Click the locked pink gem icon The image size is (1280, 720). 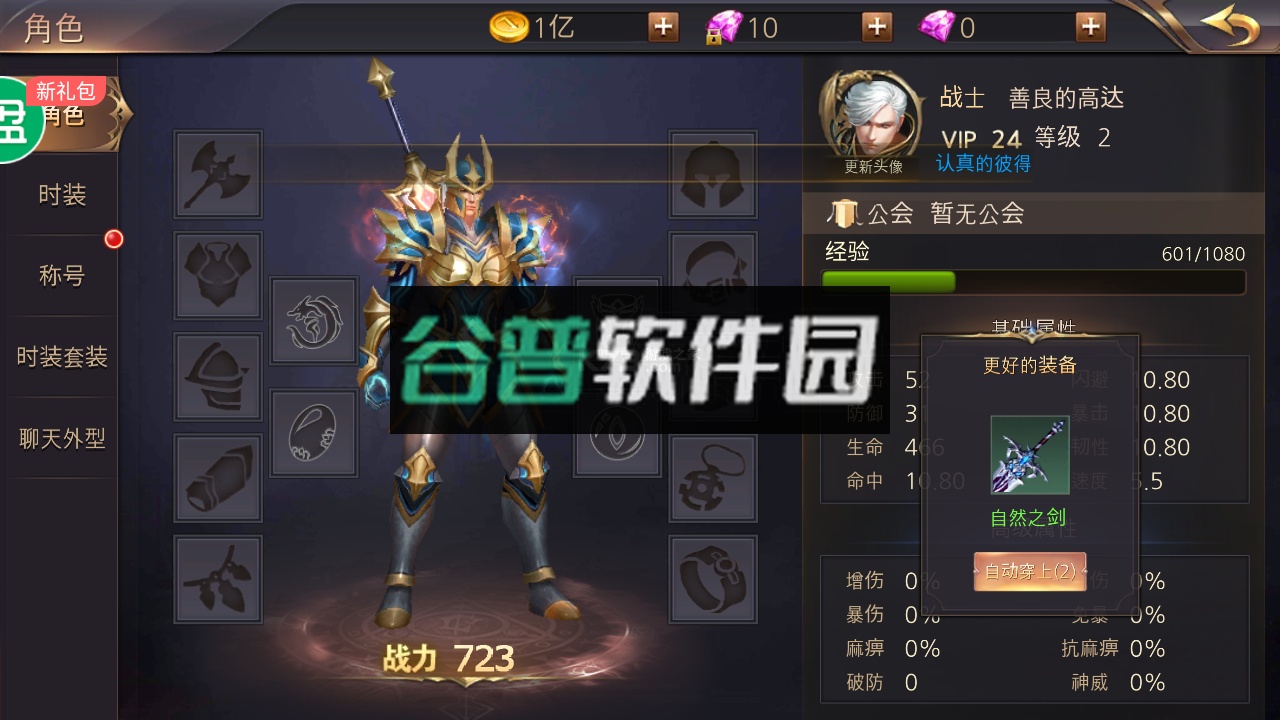pos(726,27)
